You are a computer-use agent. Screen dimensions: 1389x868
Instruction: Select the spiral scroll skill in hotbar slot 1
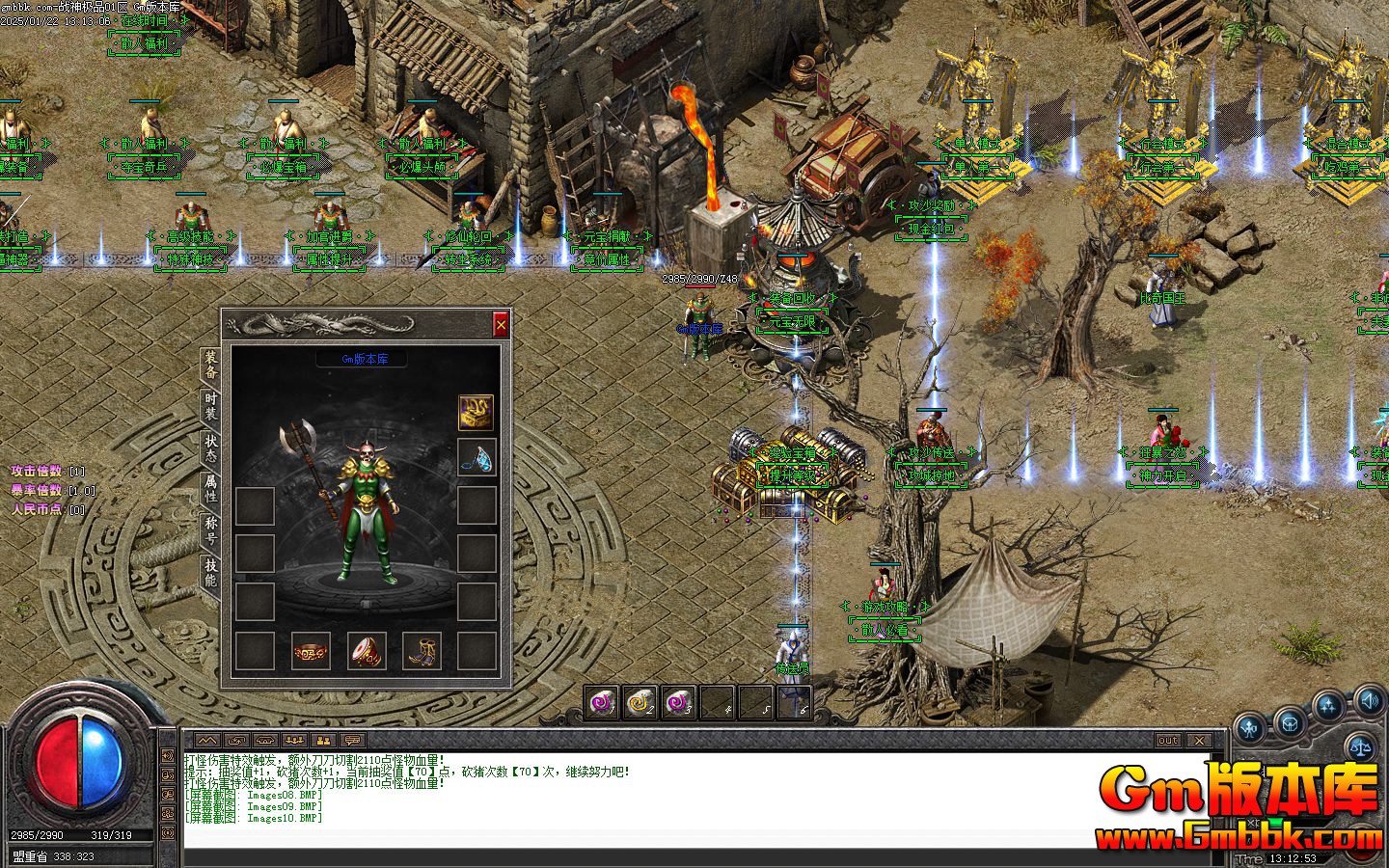pyautogui.click(x=601, y=701)
